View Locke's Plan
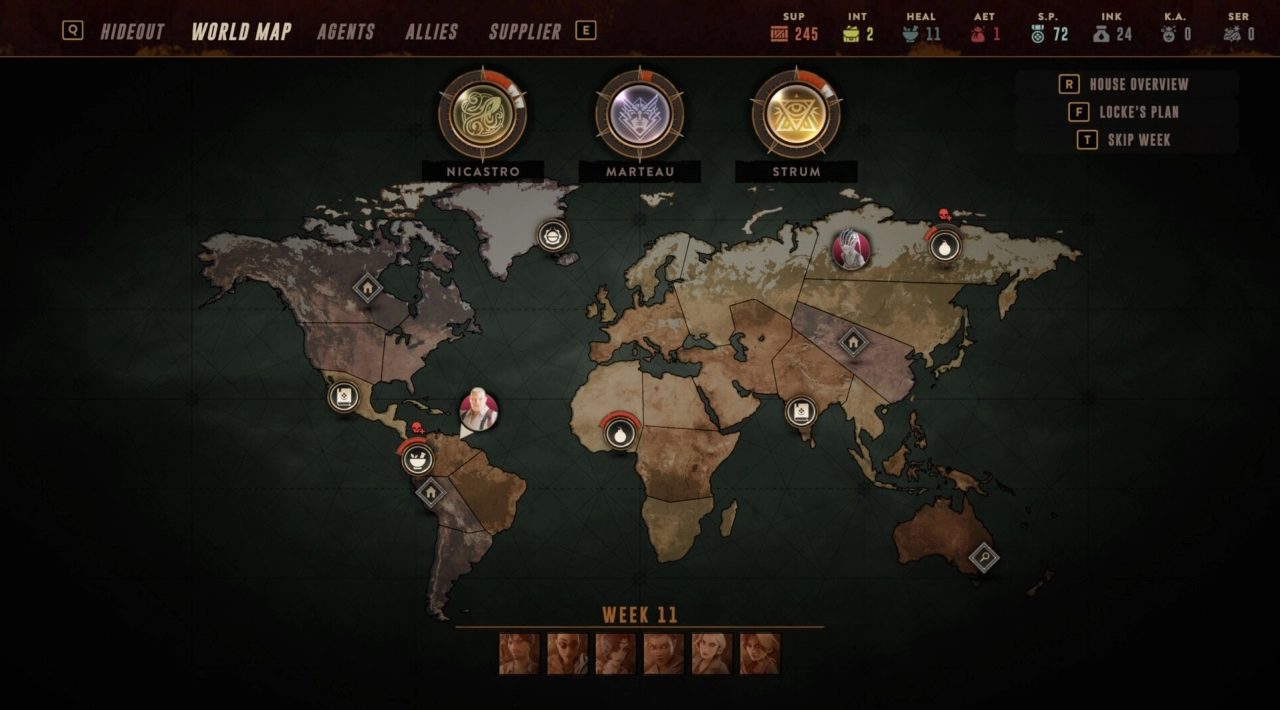This screenshot has height=710, width=1280. click(x=1138, y=112)
